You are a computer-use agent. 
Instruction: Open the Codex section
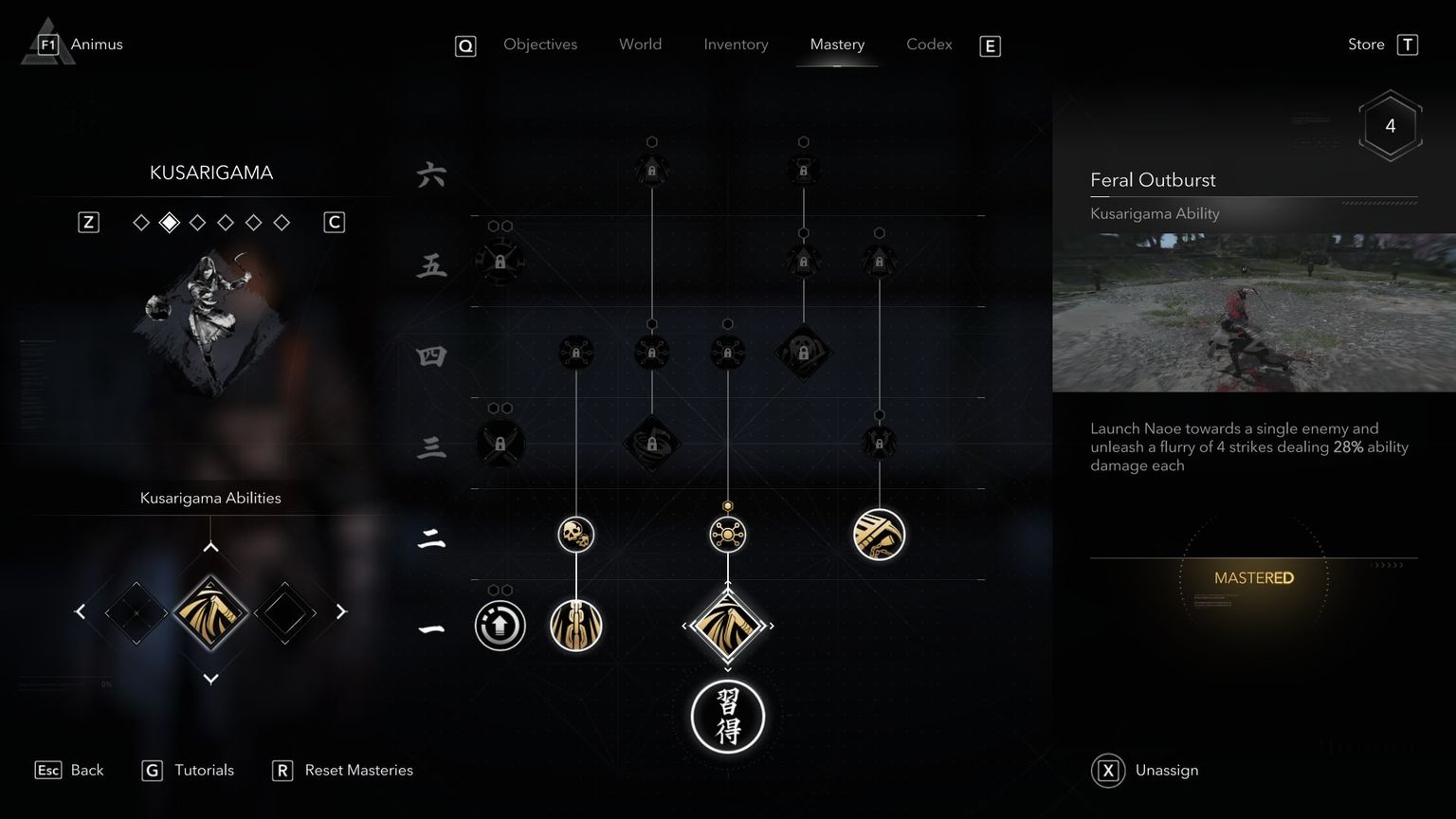click(928, 44)
